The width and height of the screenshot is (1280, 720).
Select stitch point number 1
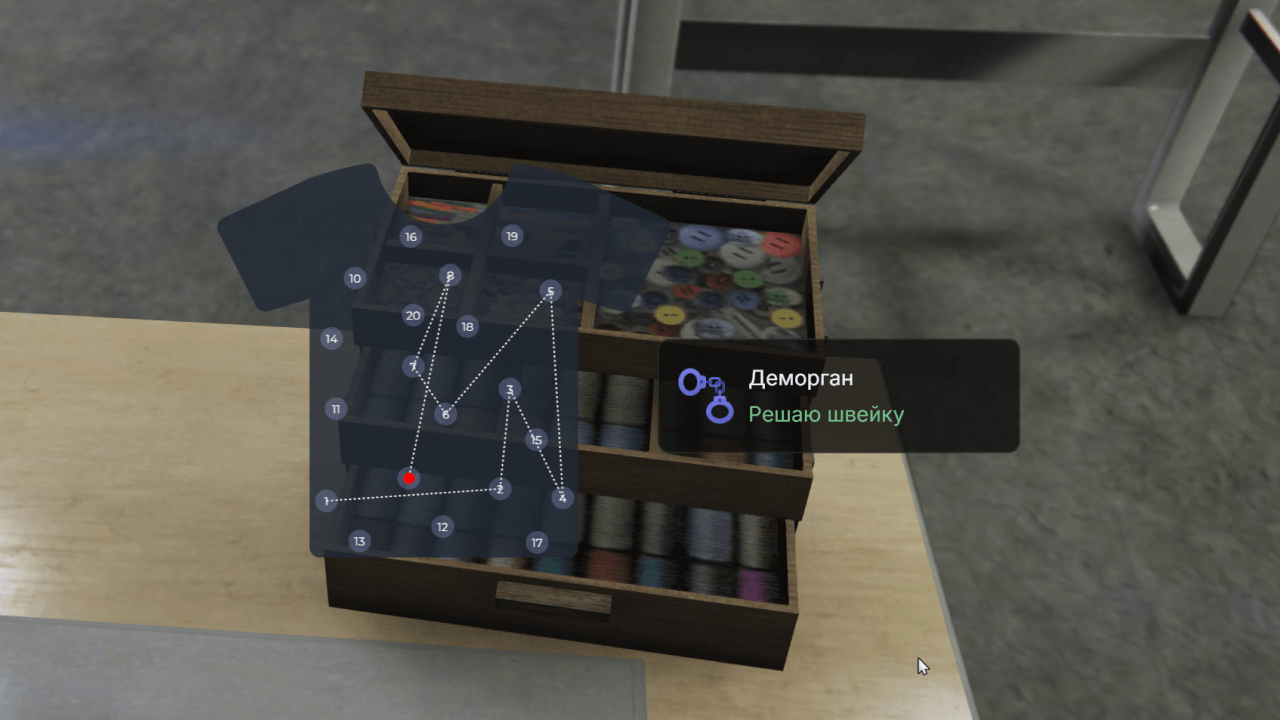click(x=326, y=500)
